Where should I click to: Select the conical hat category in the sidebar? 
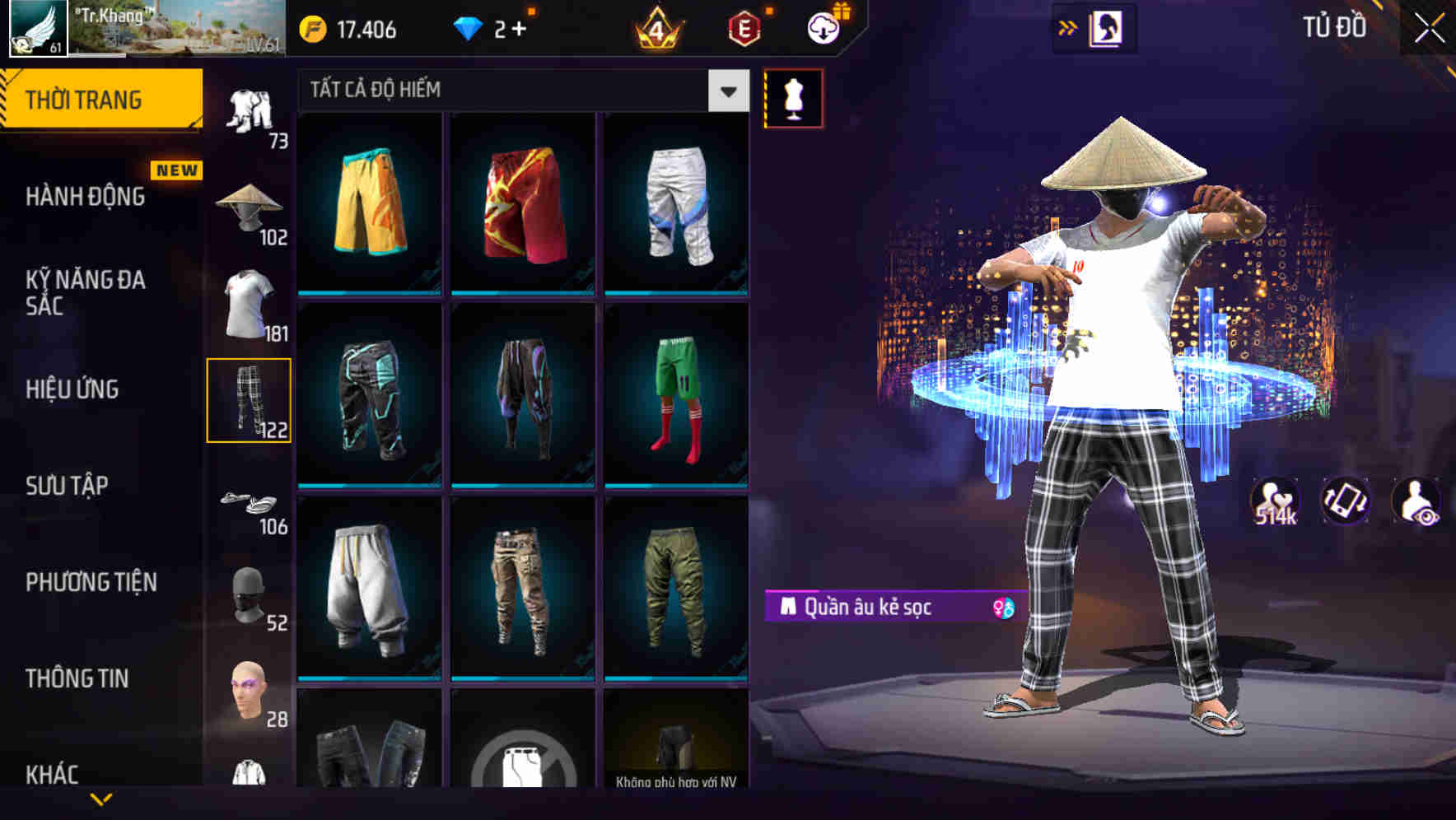coord(250,206)
